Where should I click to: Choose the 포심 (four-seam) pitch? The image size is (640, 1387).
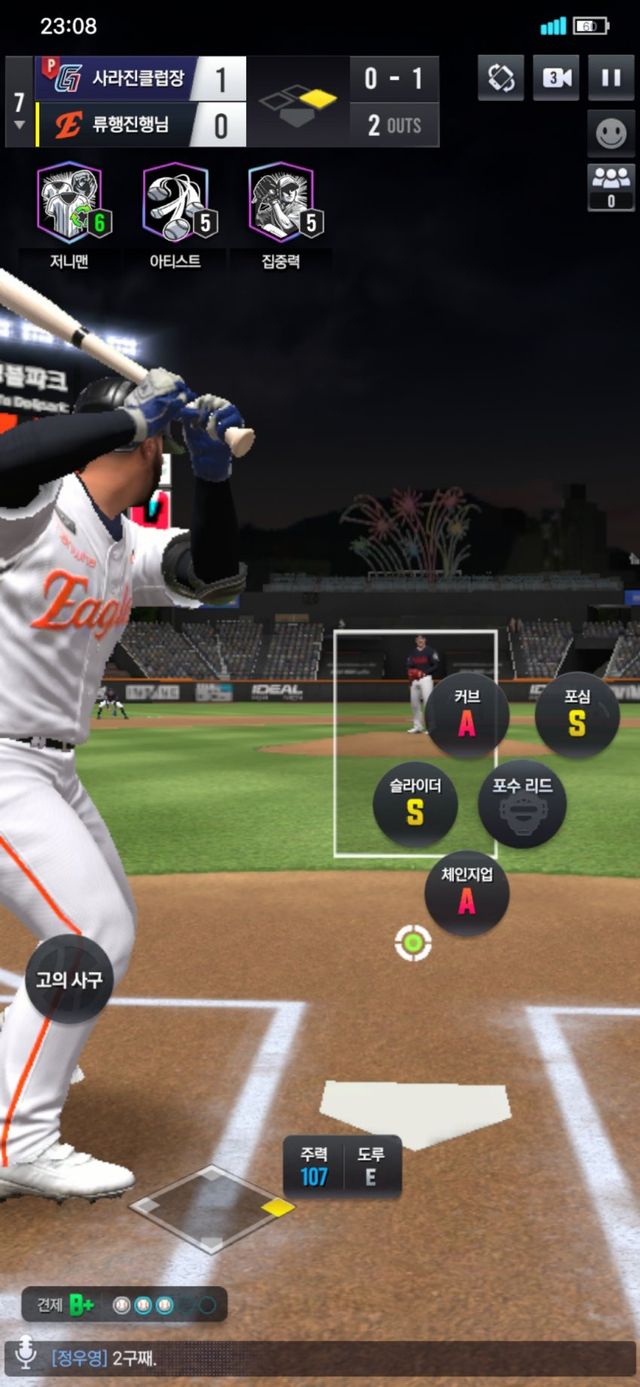[577, 715]
